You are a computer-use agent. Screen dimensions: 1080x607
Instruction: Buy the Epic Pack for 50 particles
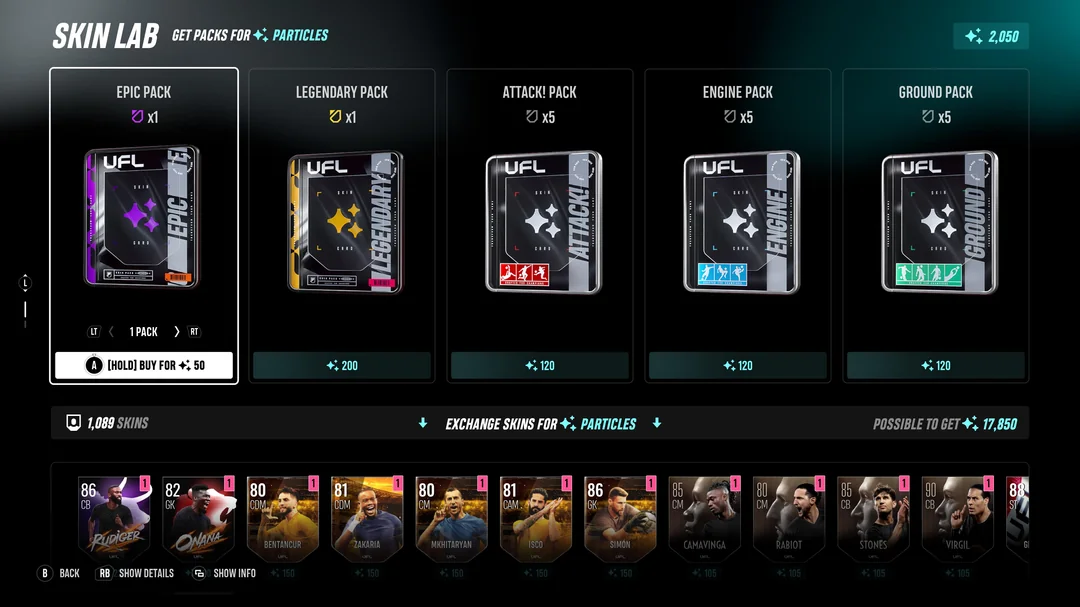click(144, 365)
